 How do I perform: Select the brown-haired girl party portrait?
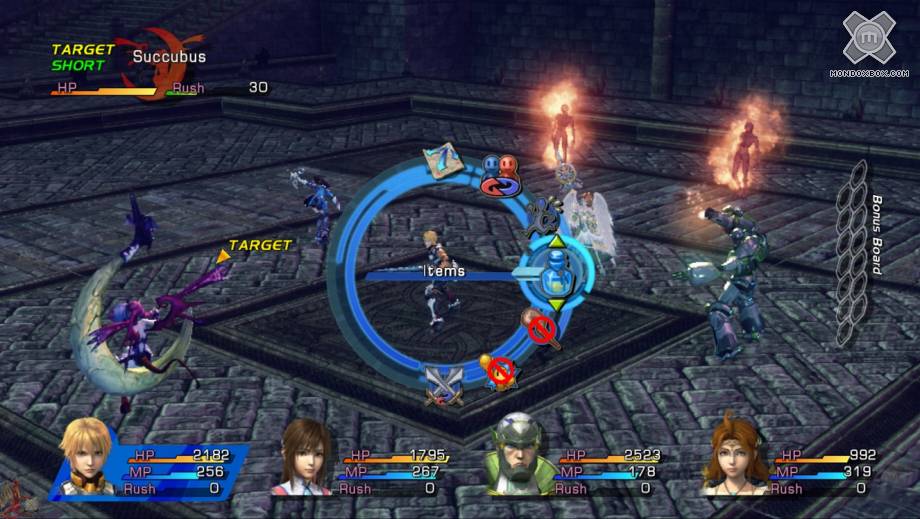click(305, 458)
